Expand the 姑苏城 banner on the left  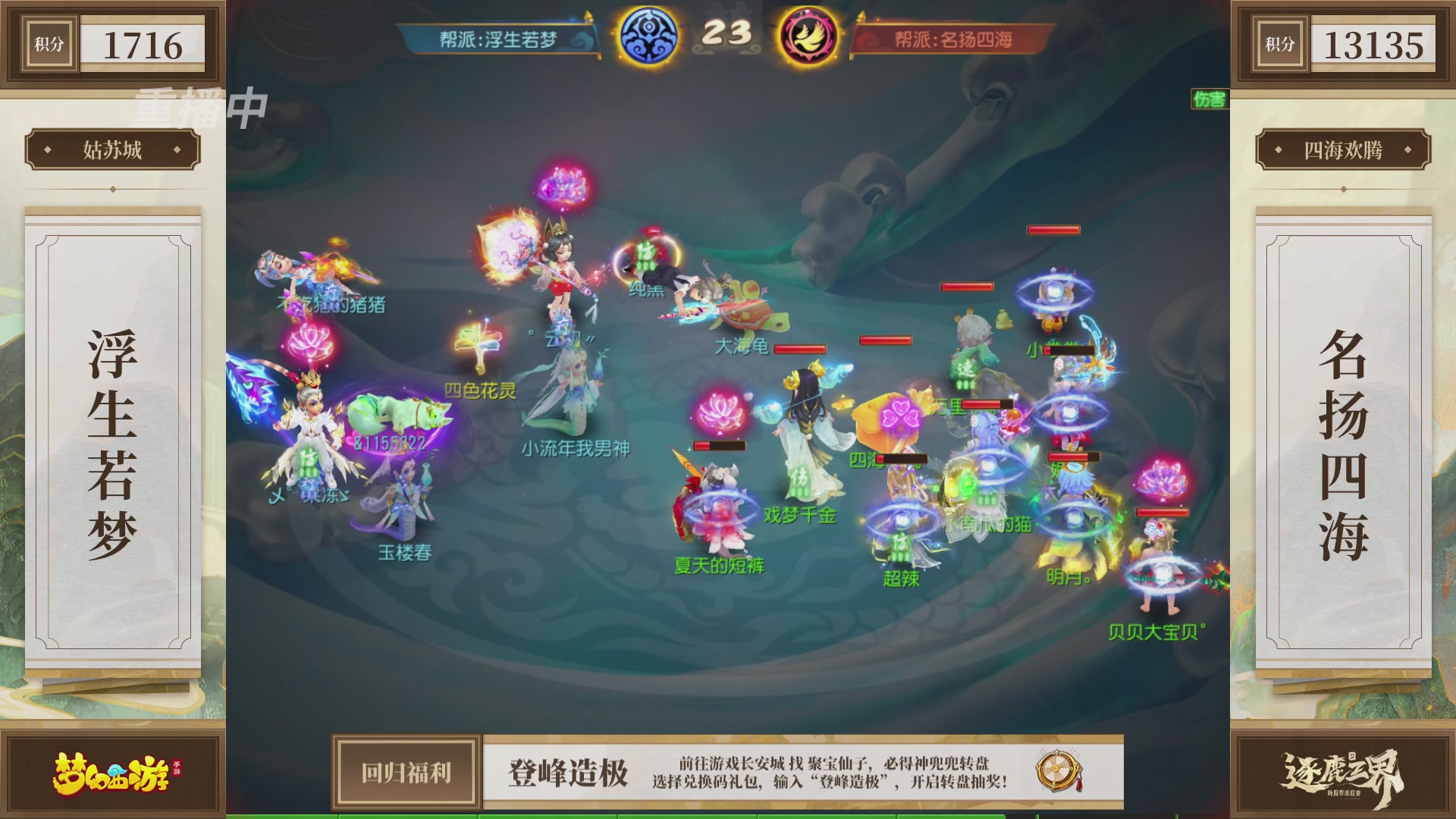point(112,149)
